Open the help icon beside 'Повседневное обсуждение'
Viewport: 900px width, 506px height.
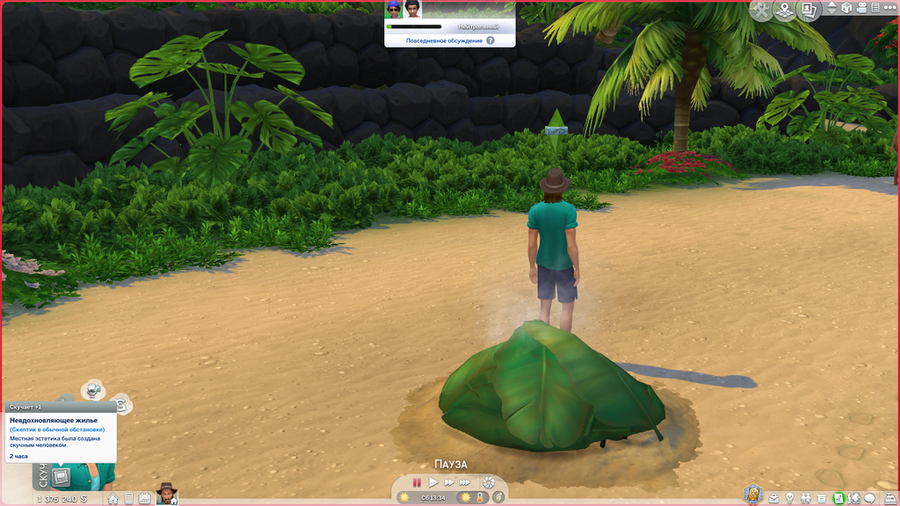click(x=490, y=41)
